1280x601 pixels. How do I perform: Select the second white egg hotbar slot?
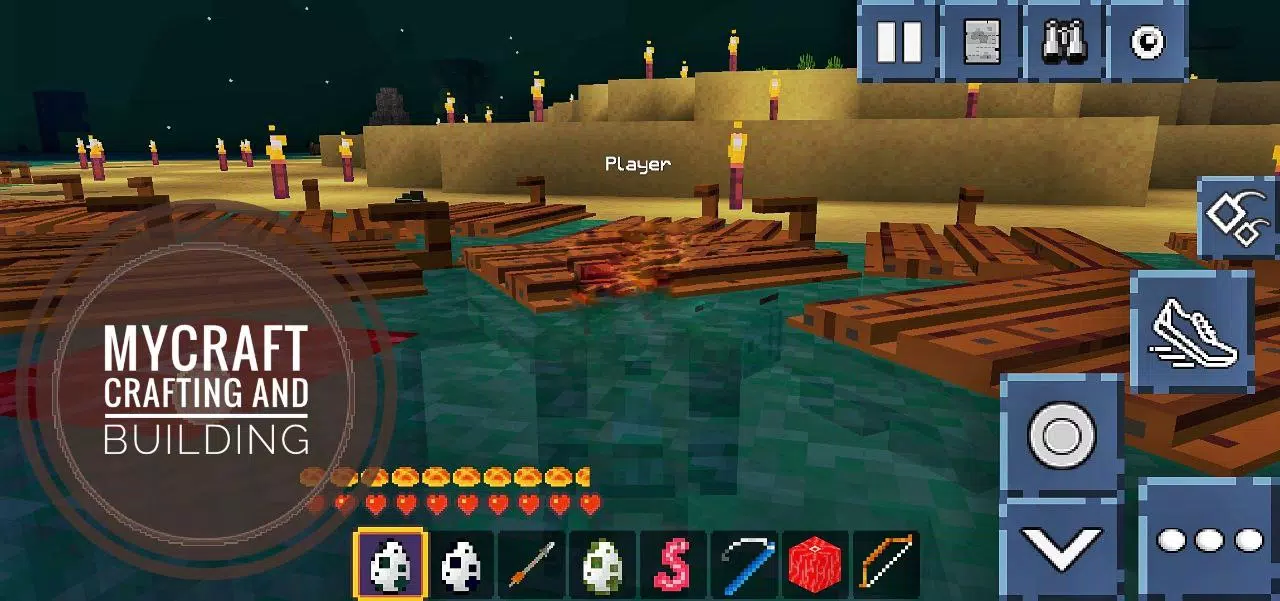pyautogui.click(x=461, y=565)
